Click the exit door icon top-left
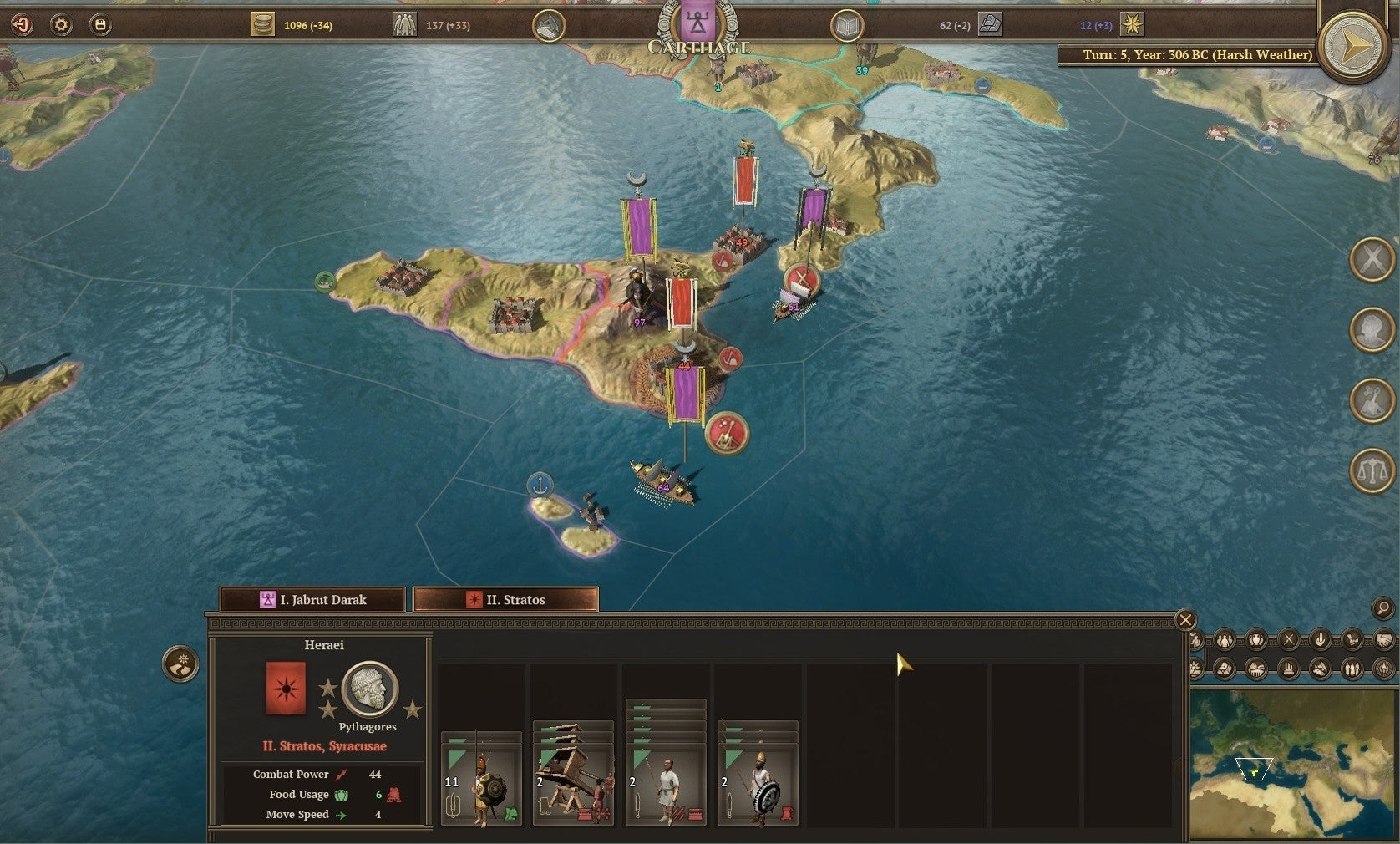This screenshot has height=844, width=1400. pyautogui.click(x=22, y=25)
